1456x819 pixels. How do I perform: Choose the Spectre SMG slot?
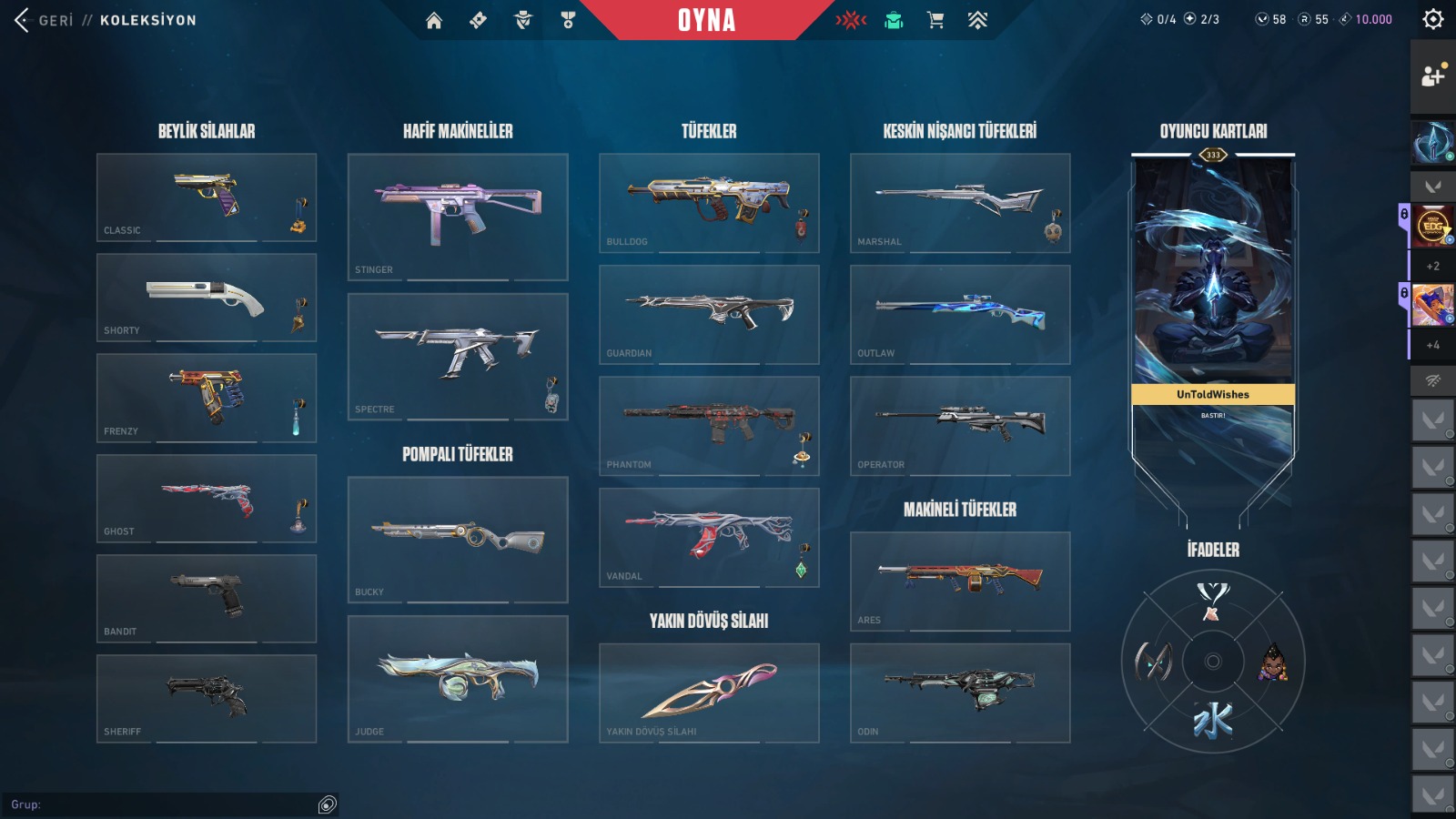pyautogui.click(x=458, y=356)
